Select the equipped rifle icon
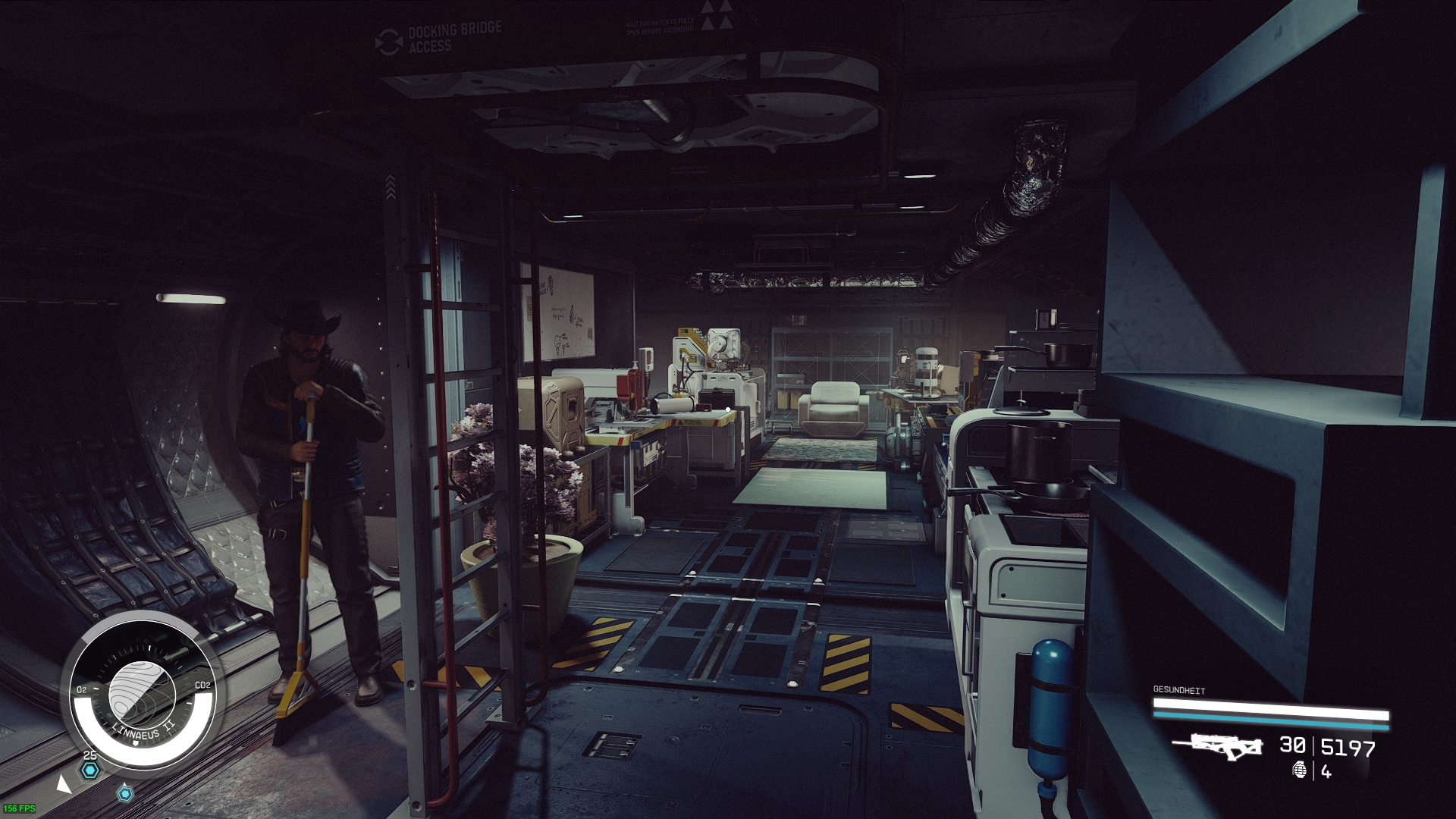The image size is (1456, 819). (x=1219, y=745)
